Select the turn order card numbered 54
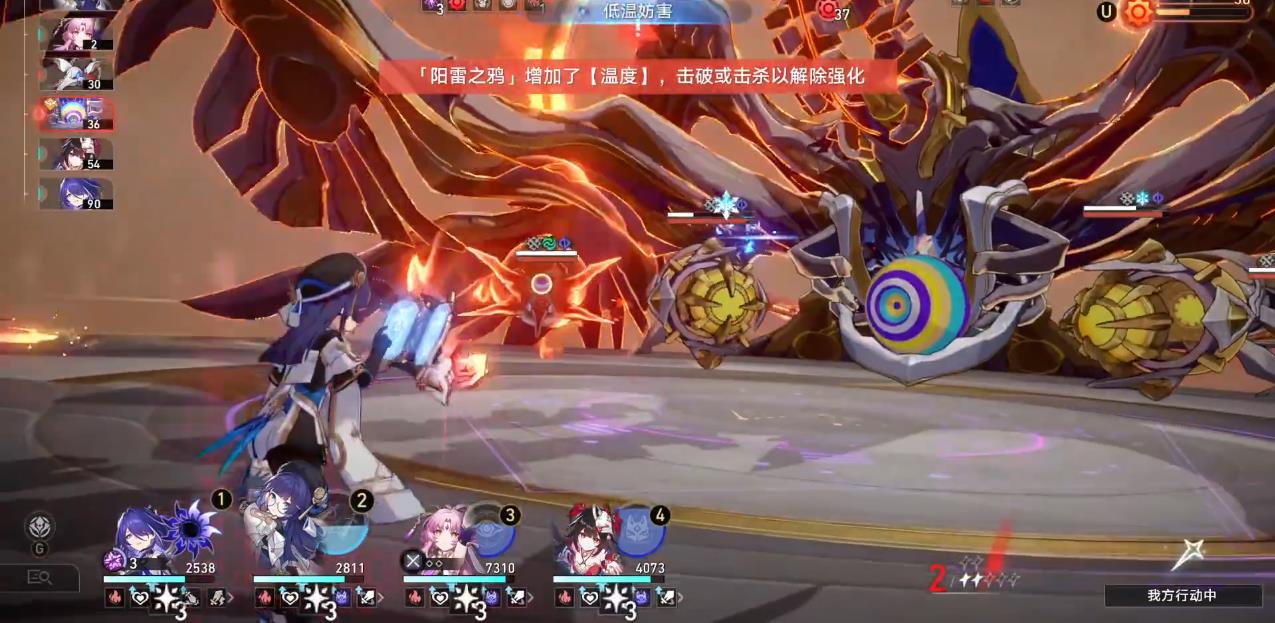 click(76, 153)
